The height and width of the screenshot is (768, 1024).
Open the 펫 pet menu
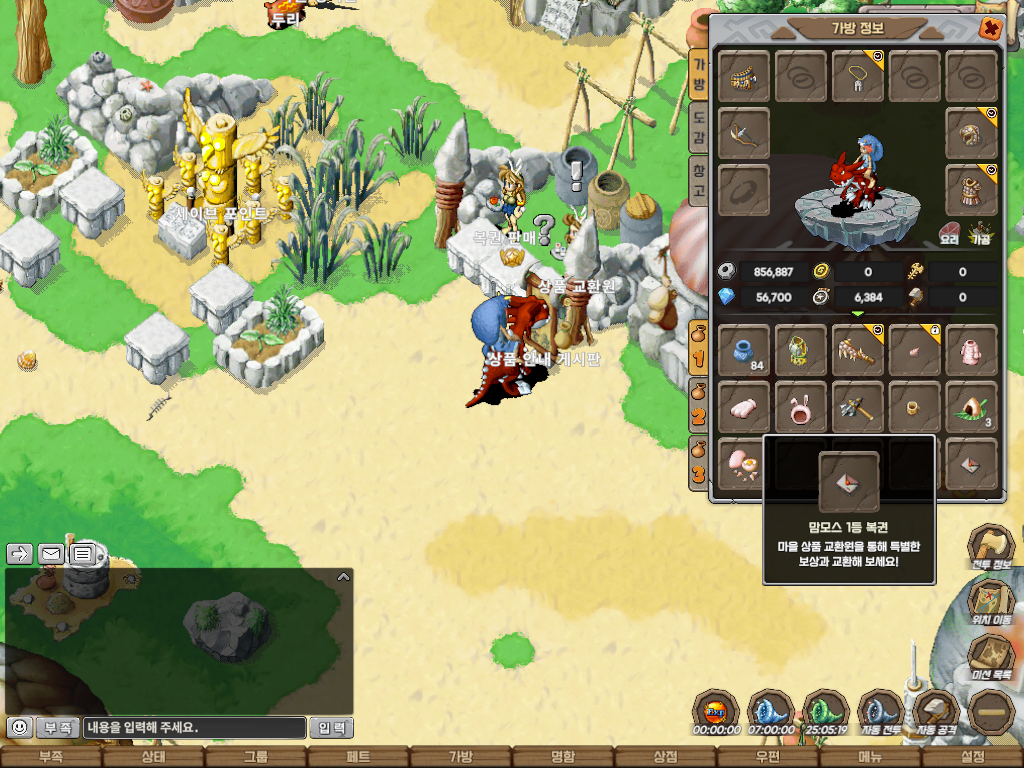[358, 757]
